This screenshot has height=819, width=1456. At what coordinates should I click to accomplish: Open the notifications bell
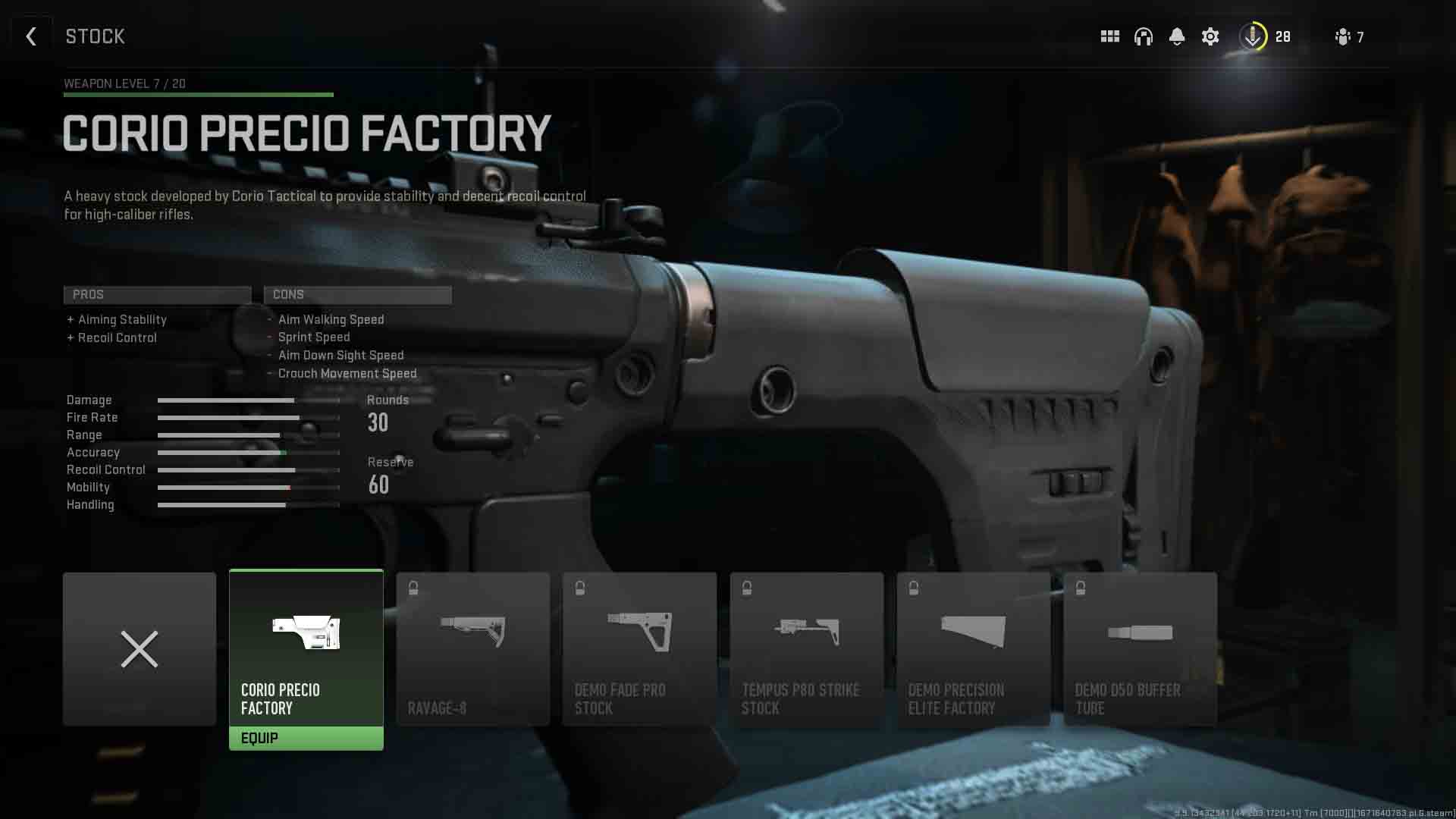1178,36
